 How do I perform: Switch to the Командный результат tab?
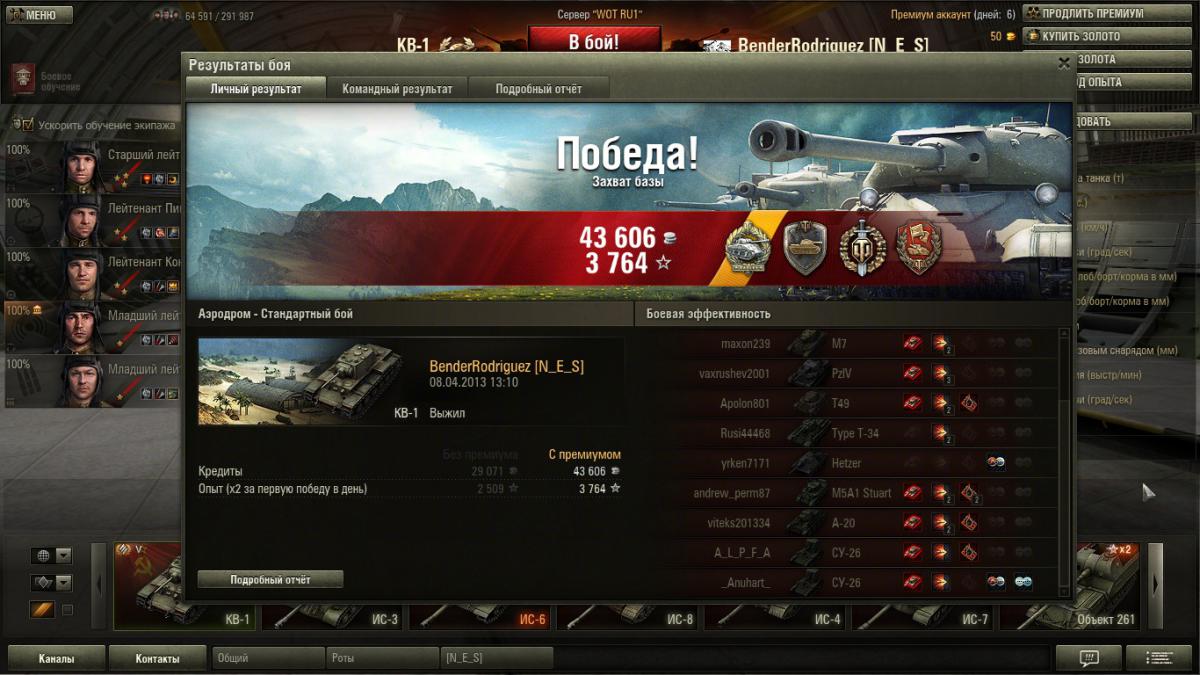397,89
